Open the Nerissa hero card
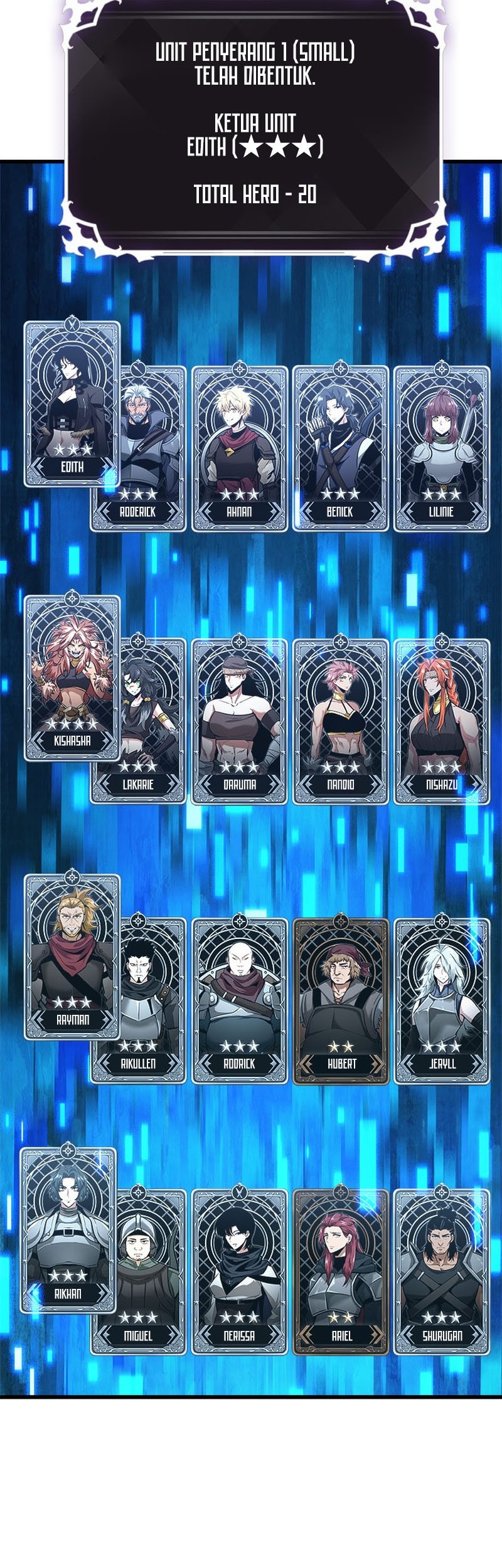This screenshot has width=502, height=1568. coord(239,1273)
